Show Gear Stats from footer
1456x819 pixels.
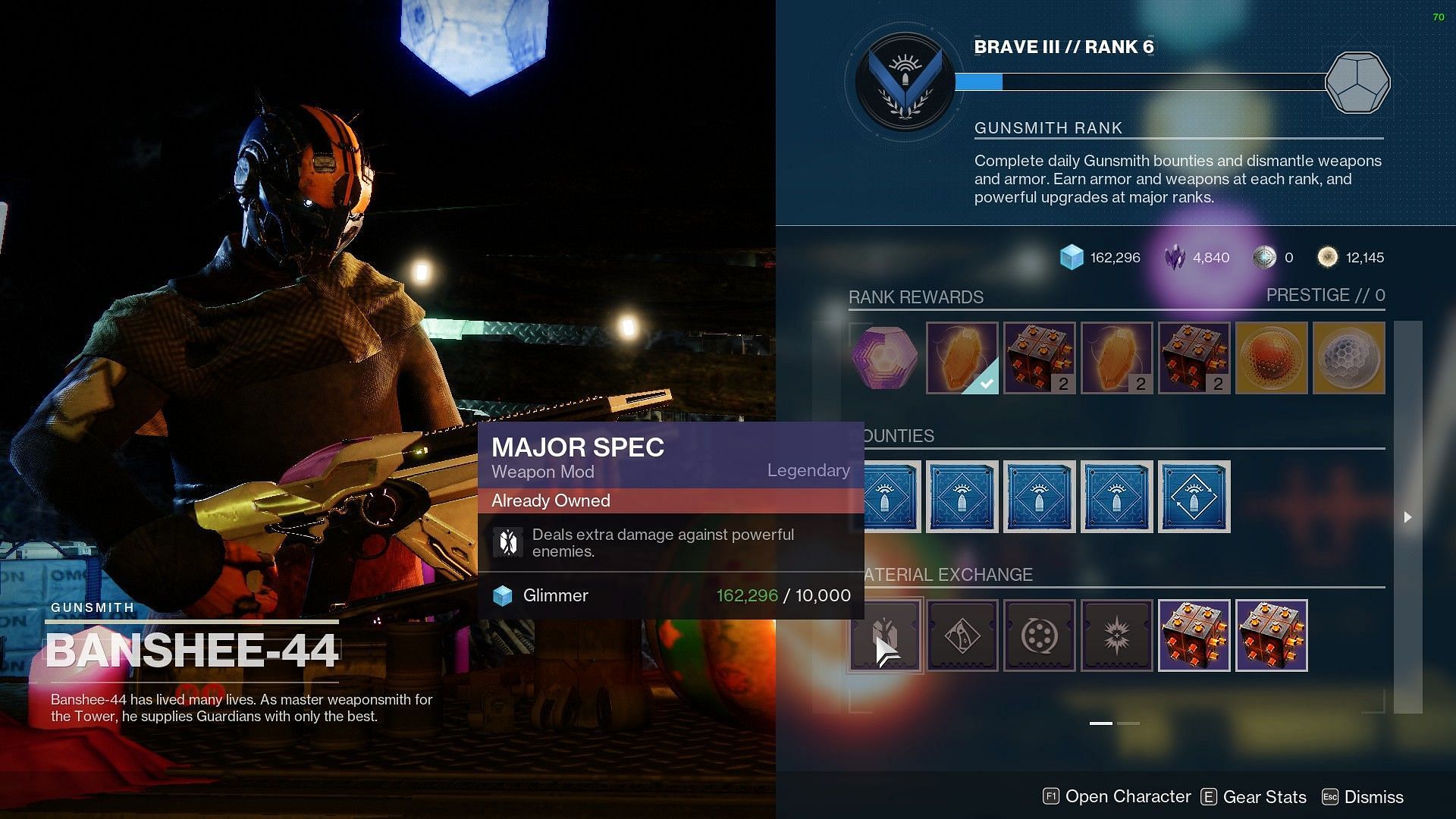[1254, 797]
